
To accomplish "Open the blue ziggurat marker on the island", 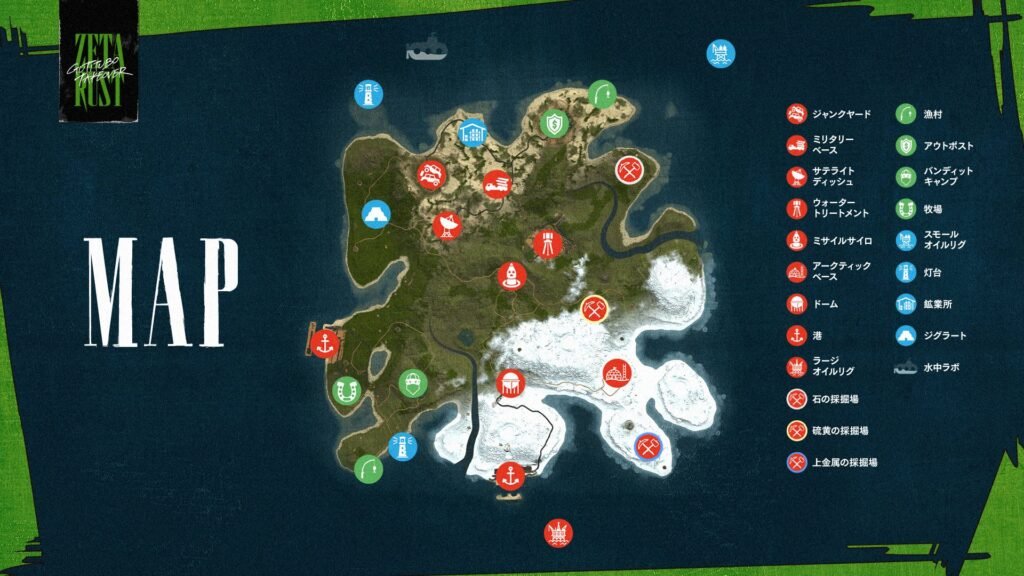I will pyautogui.click(x=375, y=215).
